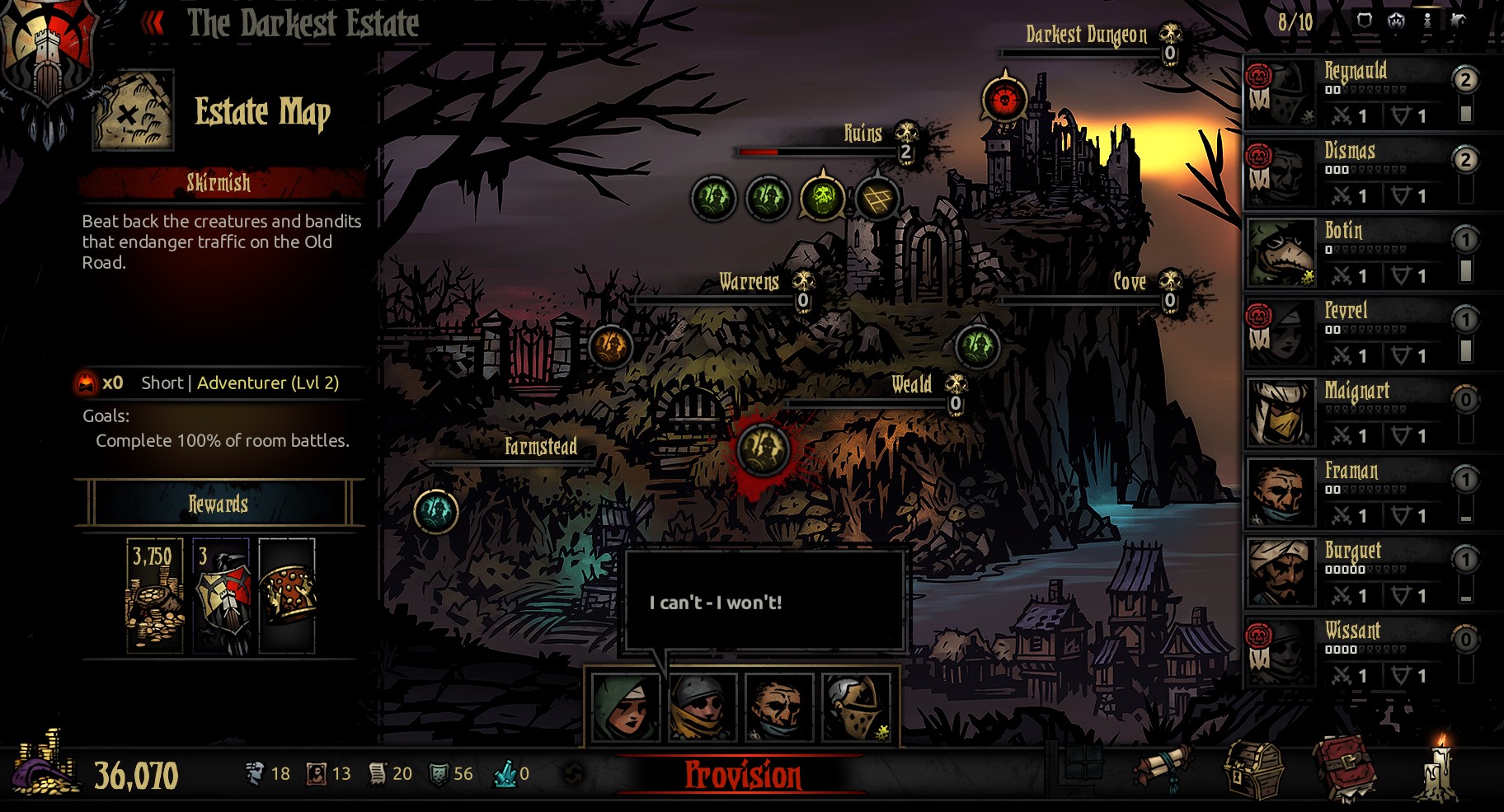Image resolution: width=1504 pixels, height=812 pixels.
Task: Click the Provision button
Action: [742, 775]
